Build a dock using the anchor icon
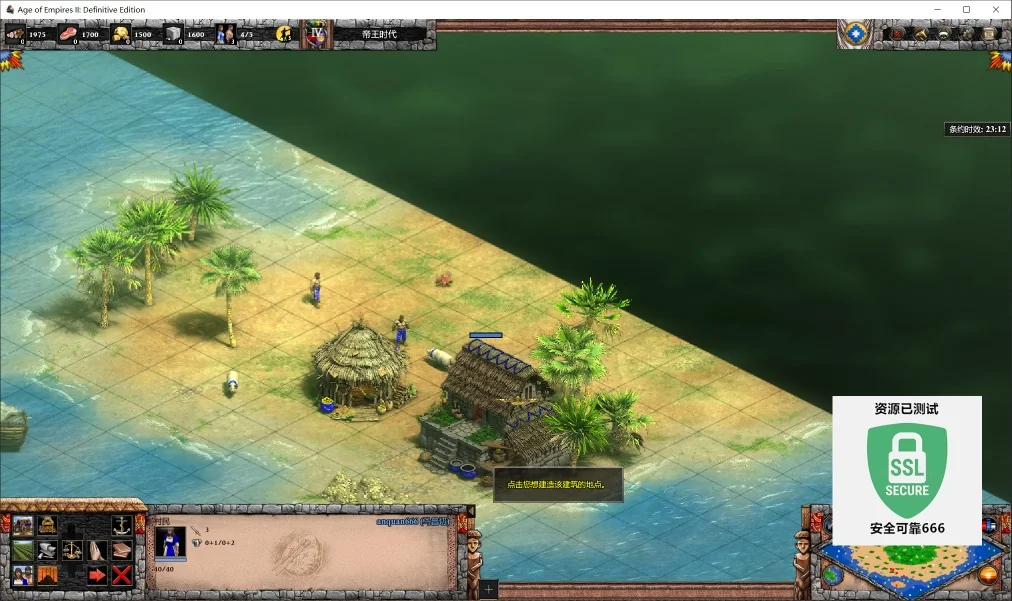Viewport: 1012px width, 601px height. click(x=122, y=526)
